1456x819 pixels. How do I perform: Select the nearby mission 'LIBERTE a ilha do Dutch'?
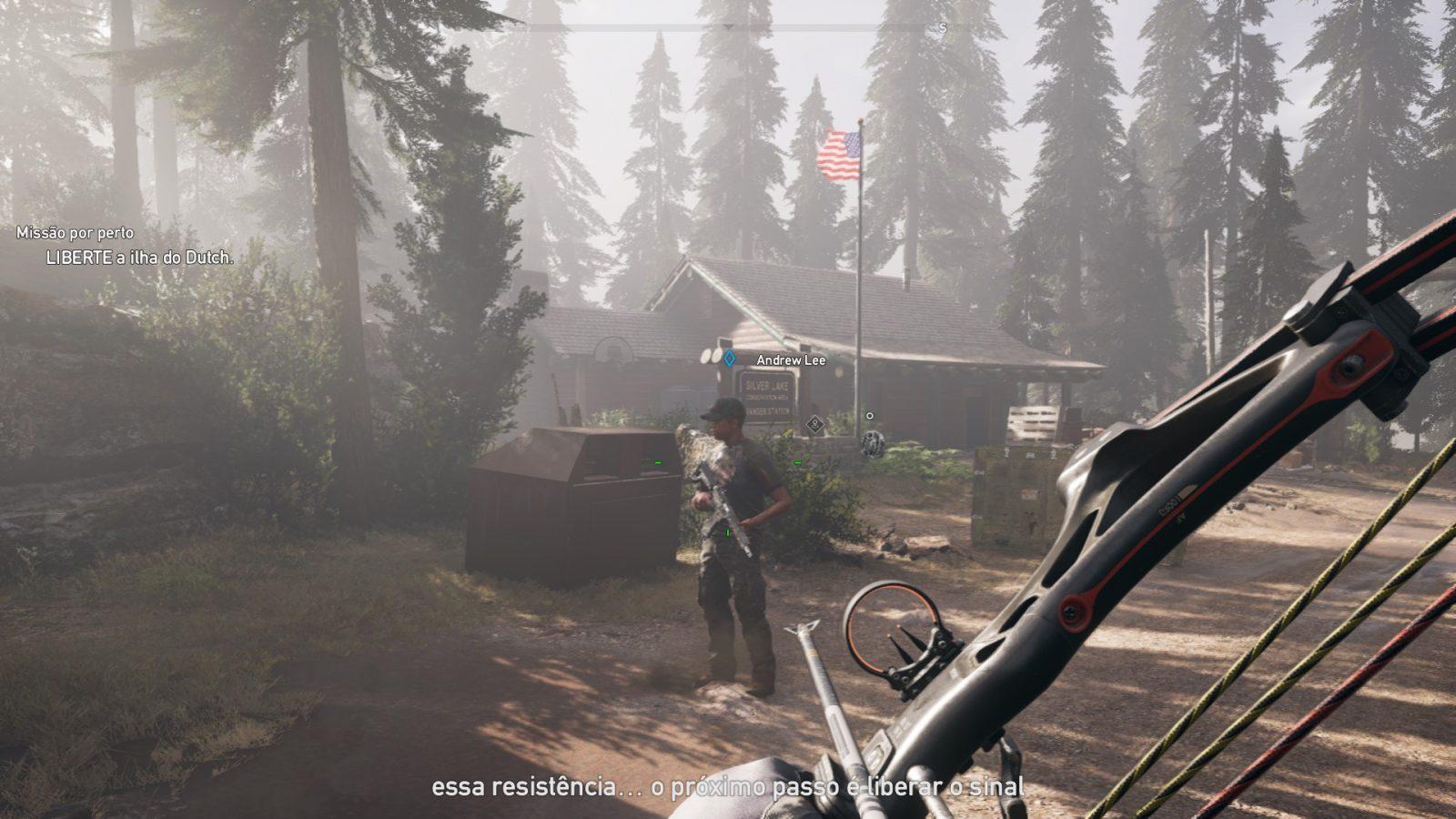point(139,258)
